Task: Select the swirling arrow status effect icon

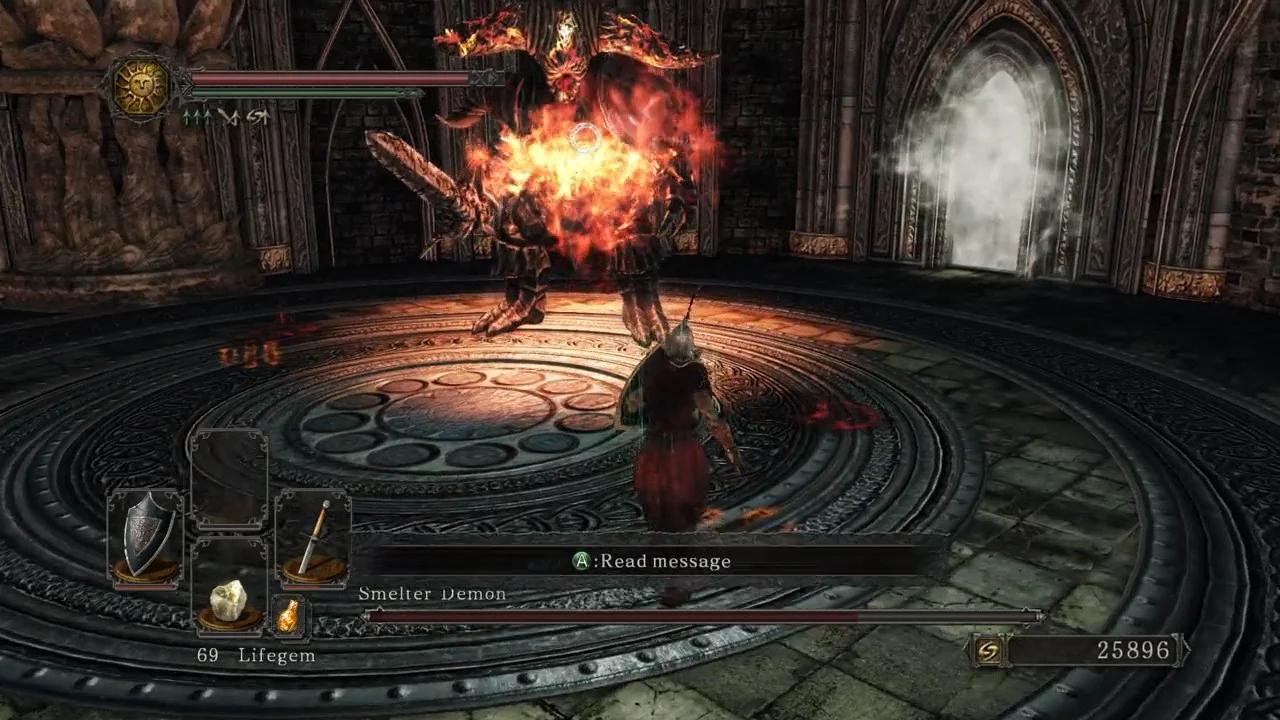Action: tap(258, 117)
